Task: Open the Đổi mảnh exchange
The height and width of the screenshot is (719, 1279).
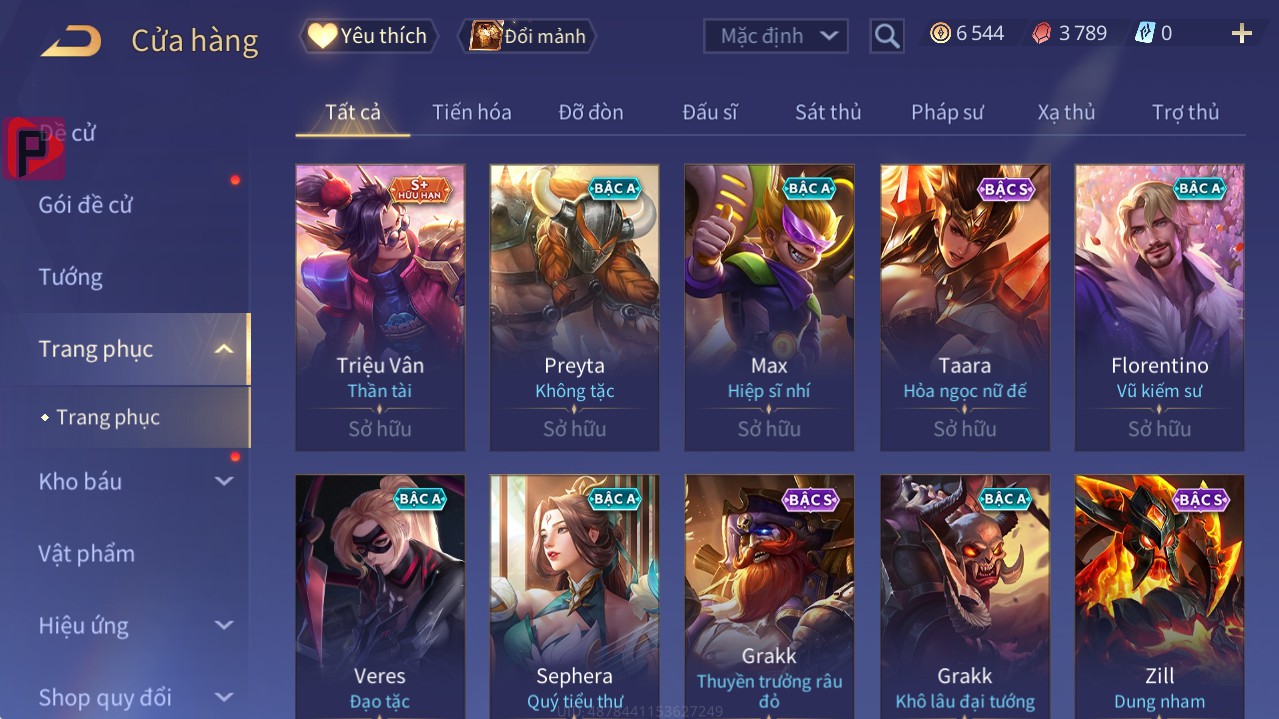Action: click(527, 36)
